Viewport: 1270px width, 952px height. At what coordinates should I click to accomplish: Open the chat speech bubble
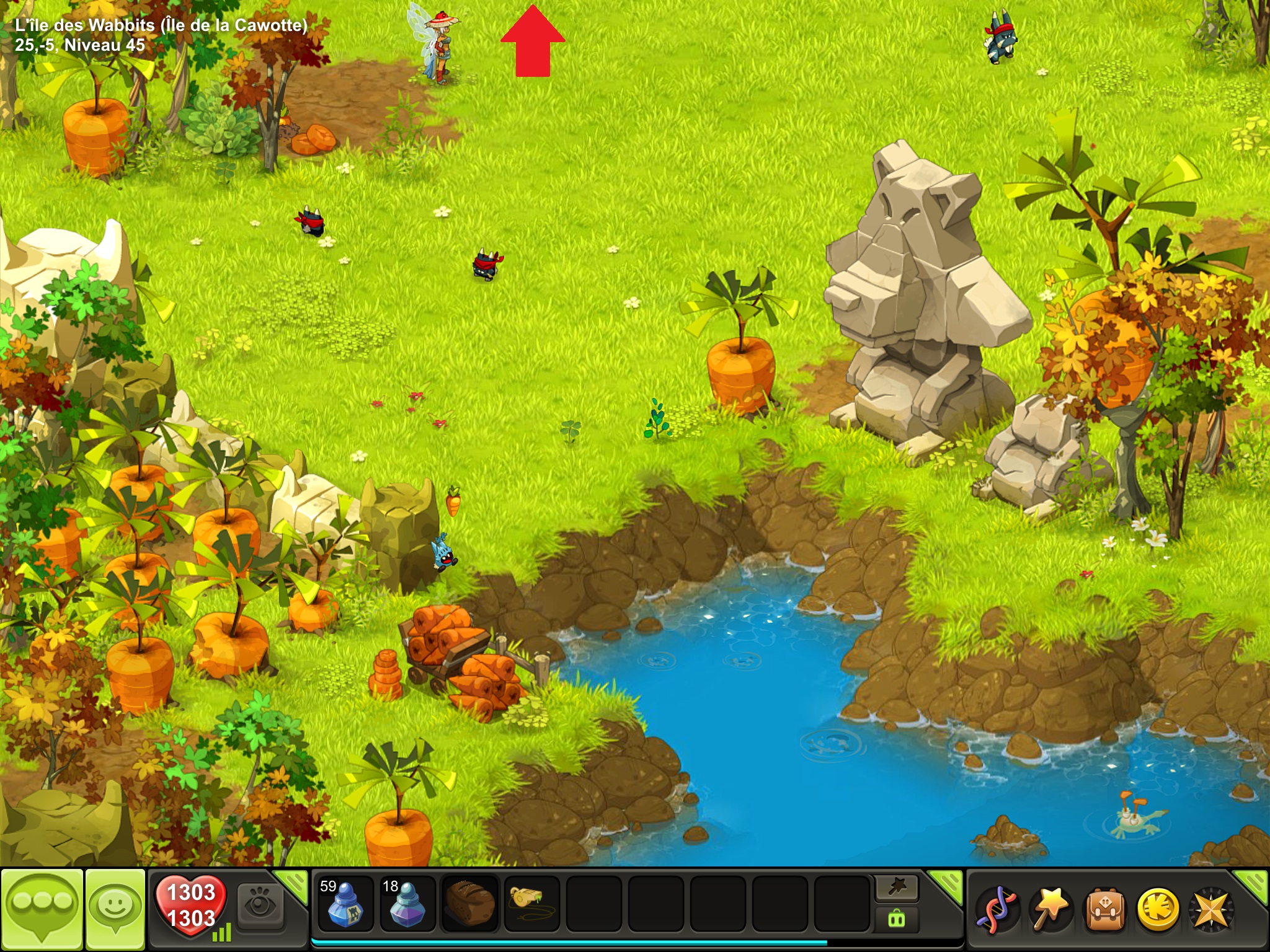click(x=42, y=909)
